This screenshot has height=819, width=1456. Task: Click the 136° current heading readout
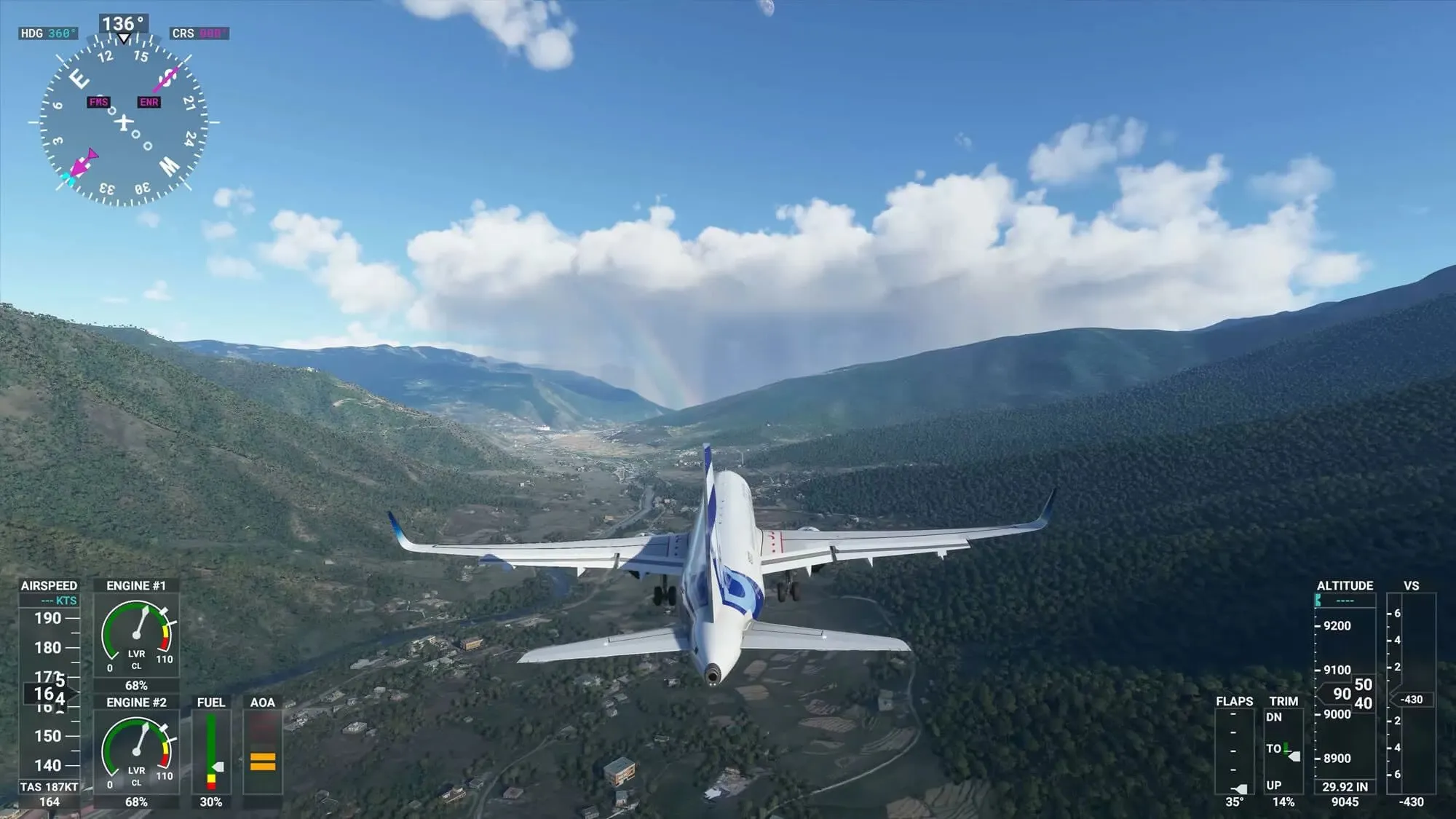[124, 23]
